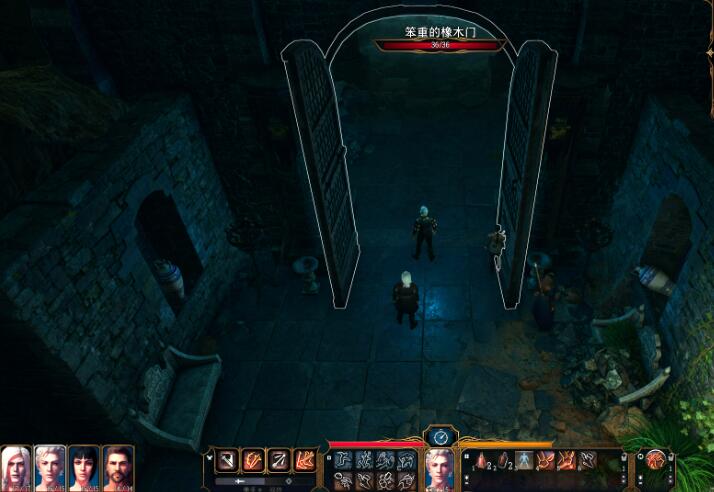The width and height of the screenshot is (714, 492).
Task: Activate the orange hand action next to the bow
Action: click(305, 461)
